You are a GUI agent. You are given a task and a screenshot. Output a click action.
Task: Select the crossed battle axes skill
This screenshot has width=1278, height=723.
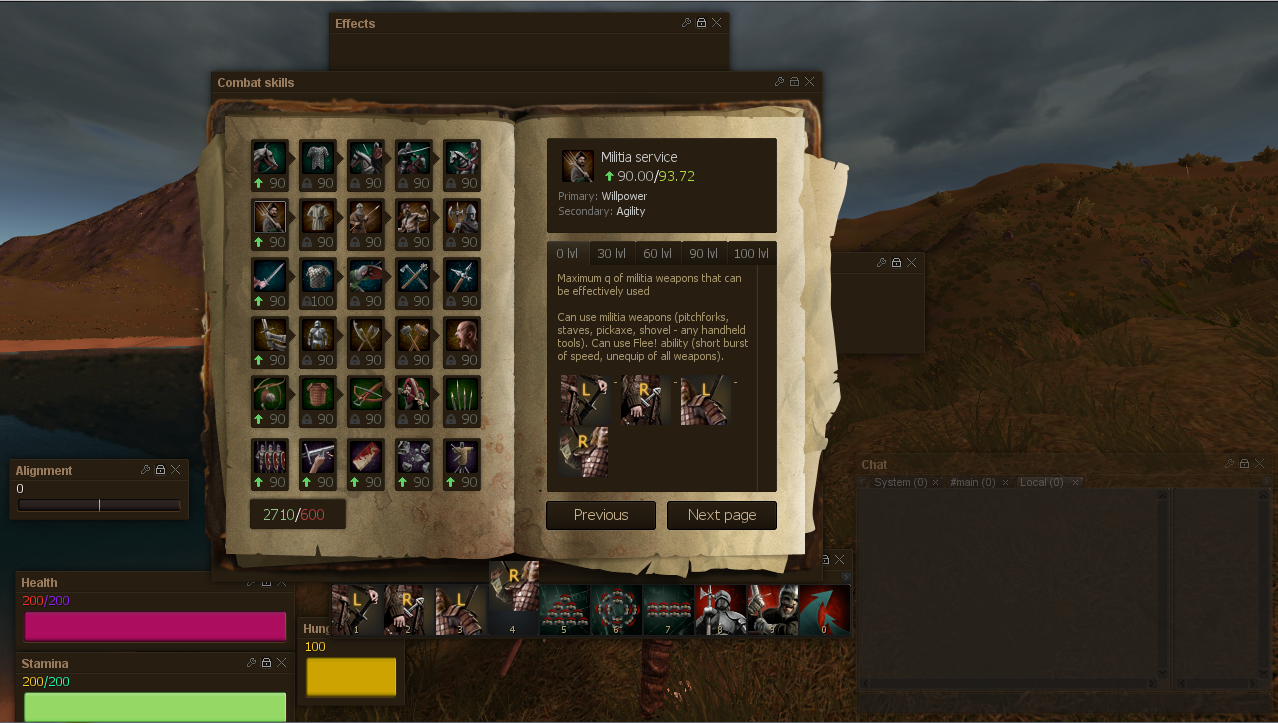(x=366, y=336)
